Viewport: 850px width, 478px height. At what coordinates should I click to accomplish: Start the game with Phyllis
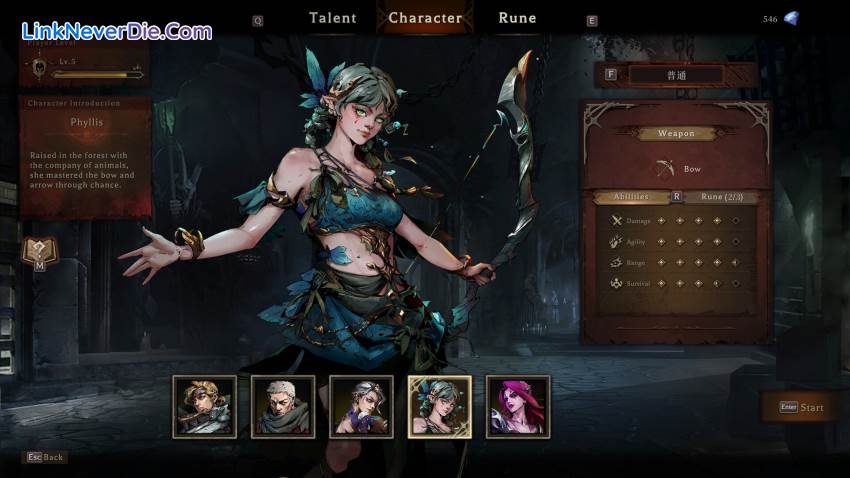801,407
